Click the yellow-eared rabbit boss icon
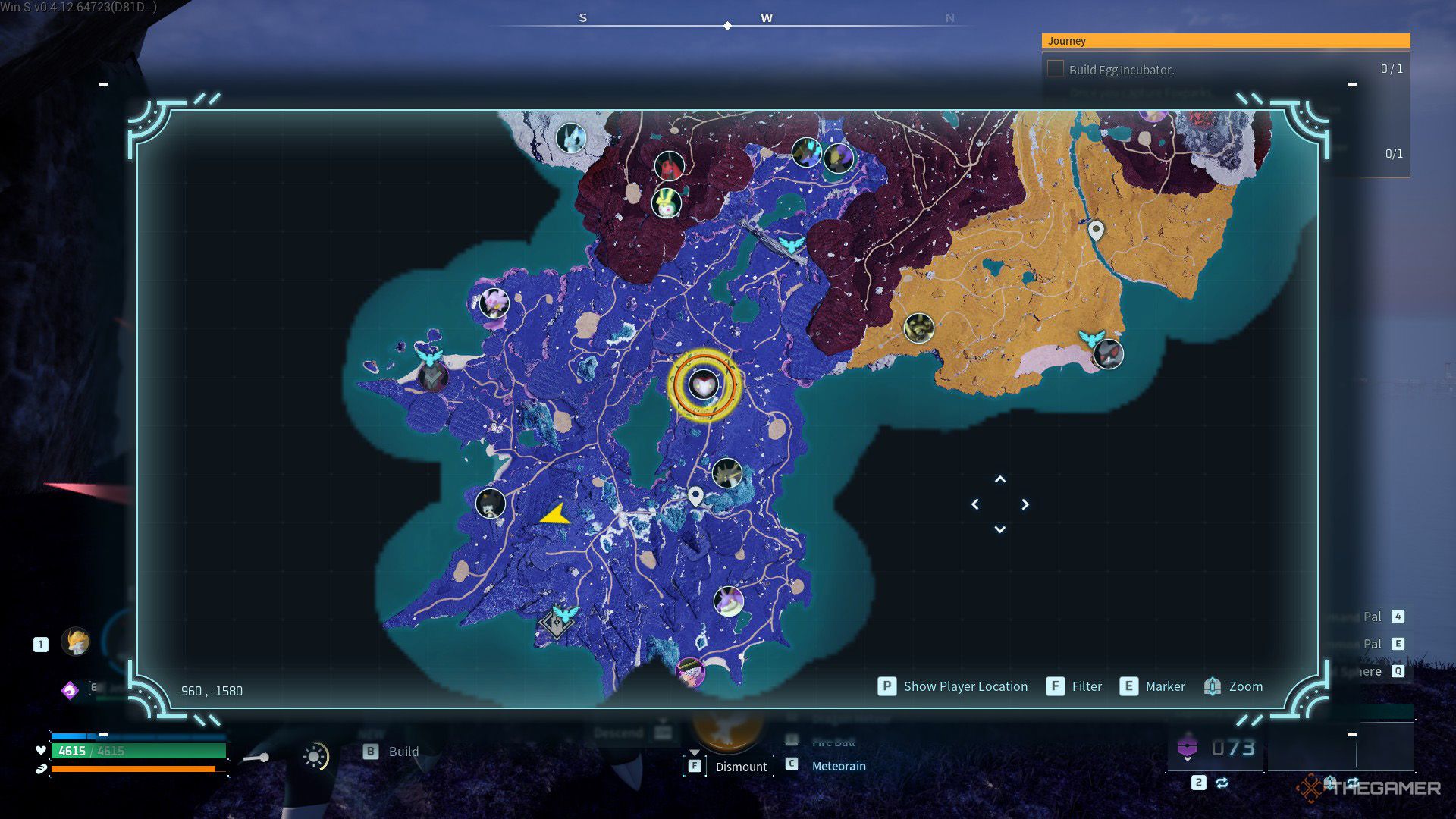 (x=667, y=202)
